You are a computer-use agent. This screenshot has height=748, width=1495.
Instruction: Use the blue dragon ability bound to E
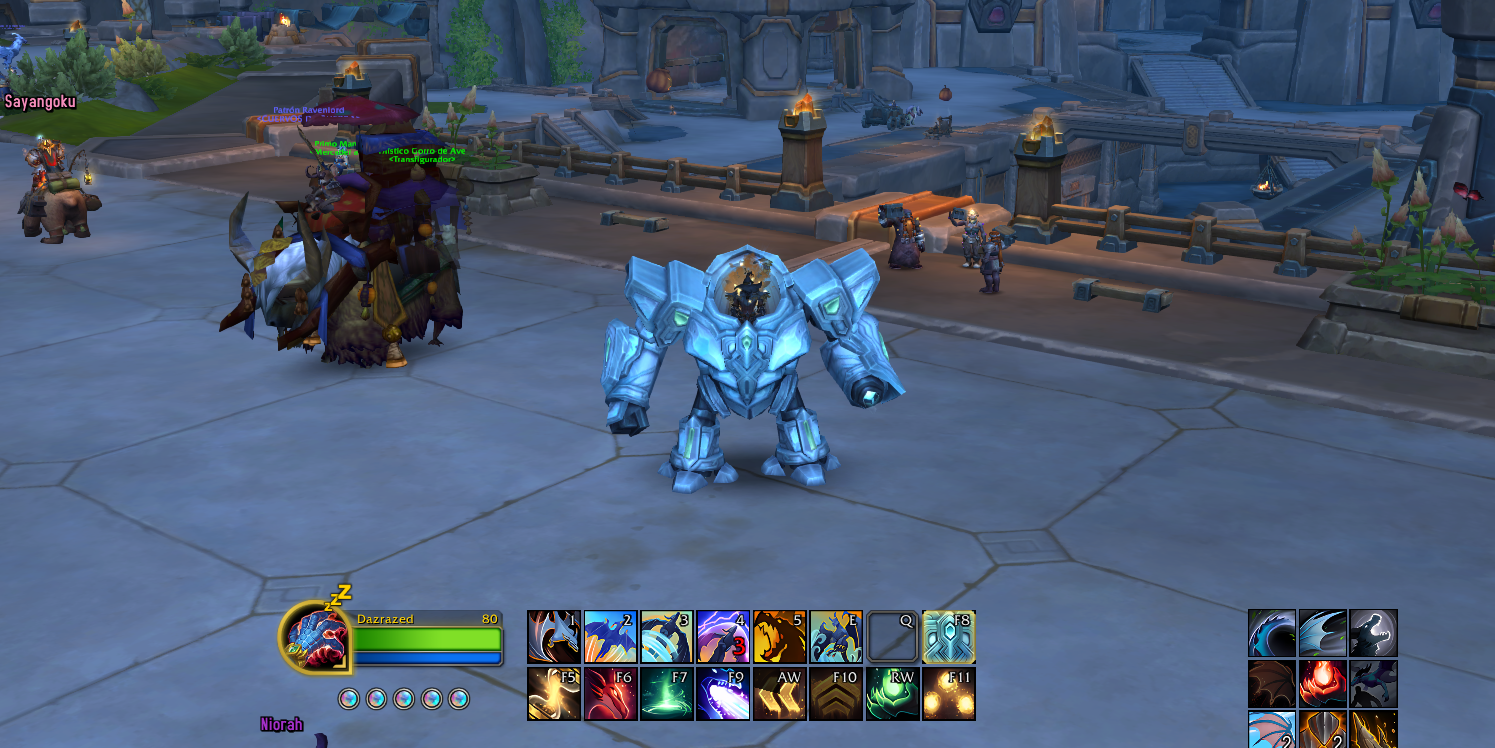pos(836,637)
